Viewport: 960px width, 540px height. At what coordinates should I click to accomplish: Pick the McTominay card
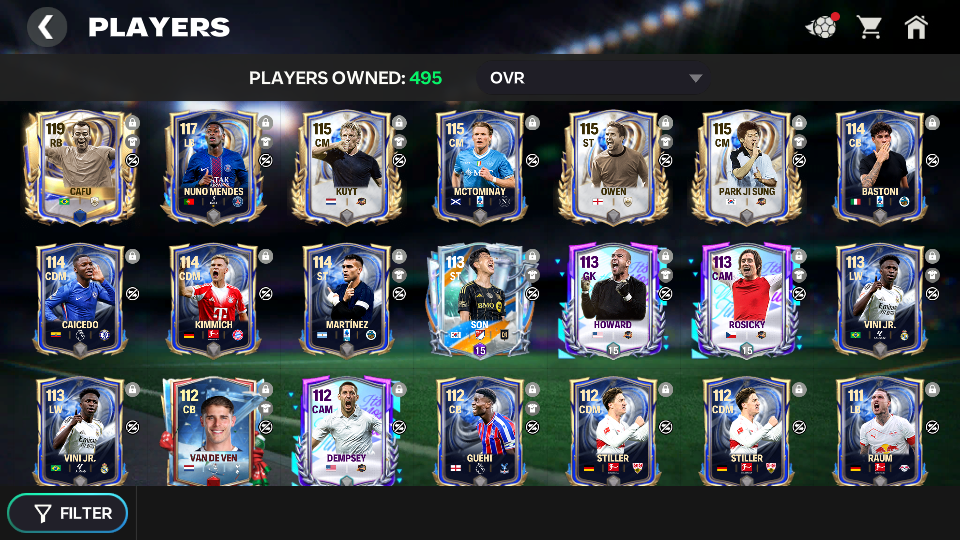pos(480,163)
